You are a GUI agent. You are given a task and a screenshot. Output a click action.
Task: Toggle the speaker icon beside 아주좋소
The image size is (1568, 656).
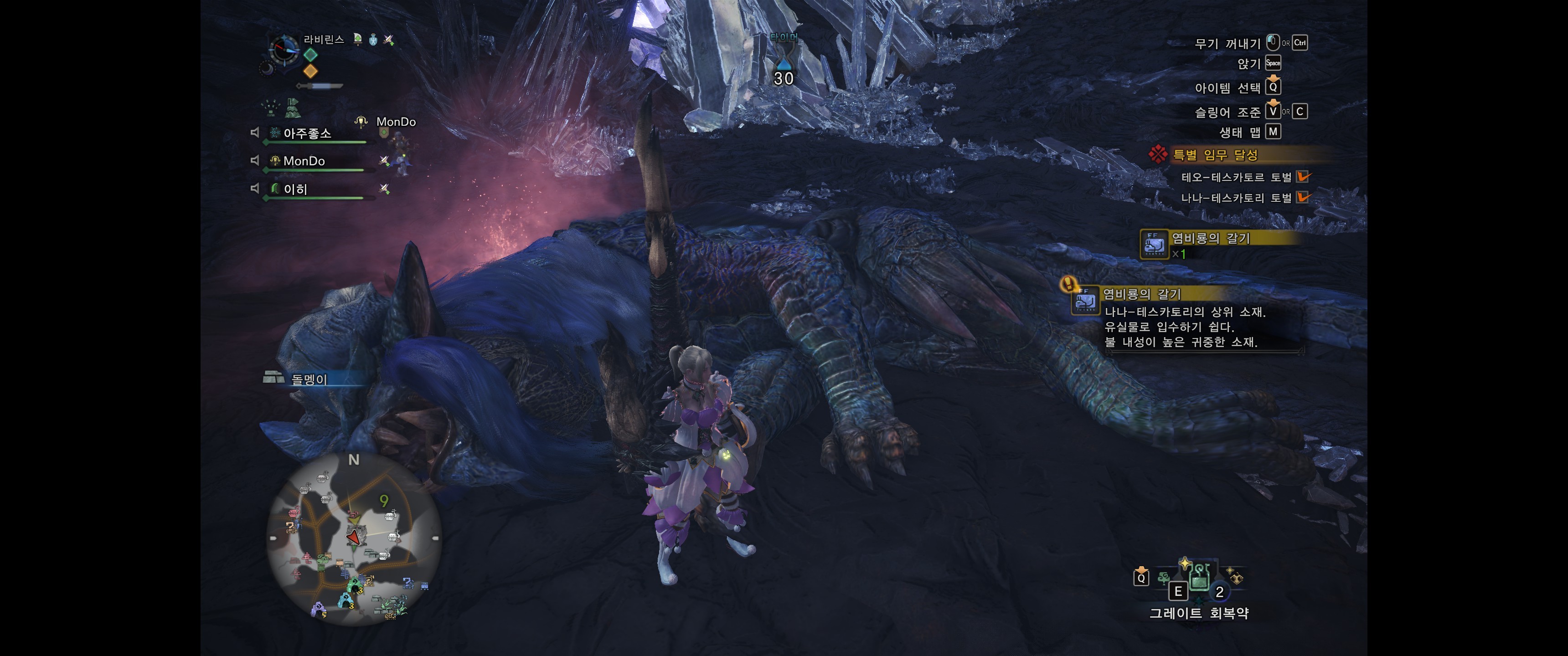pyautogui.click(x=255, y=133)
